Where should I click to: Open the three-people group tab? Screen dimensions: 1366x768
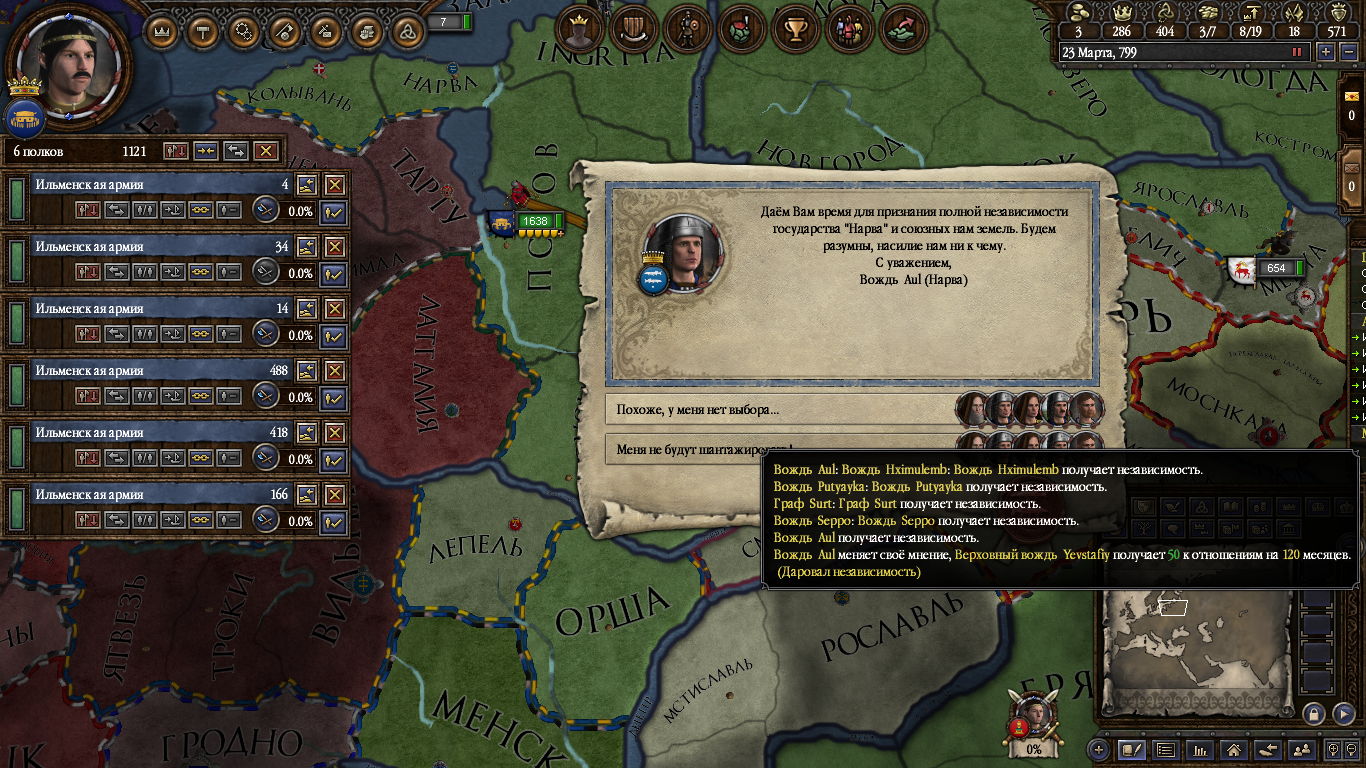[849, 30]
